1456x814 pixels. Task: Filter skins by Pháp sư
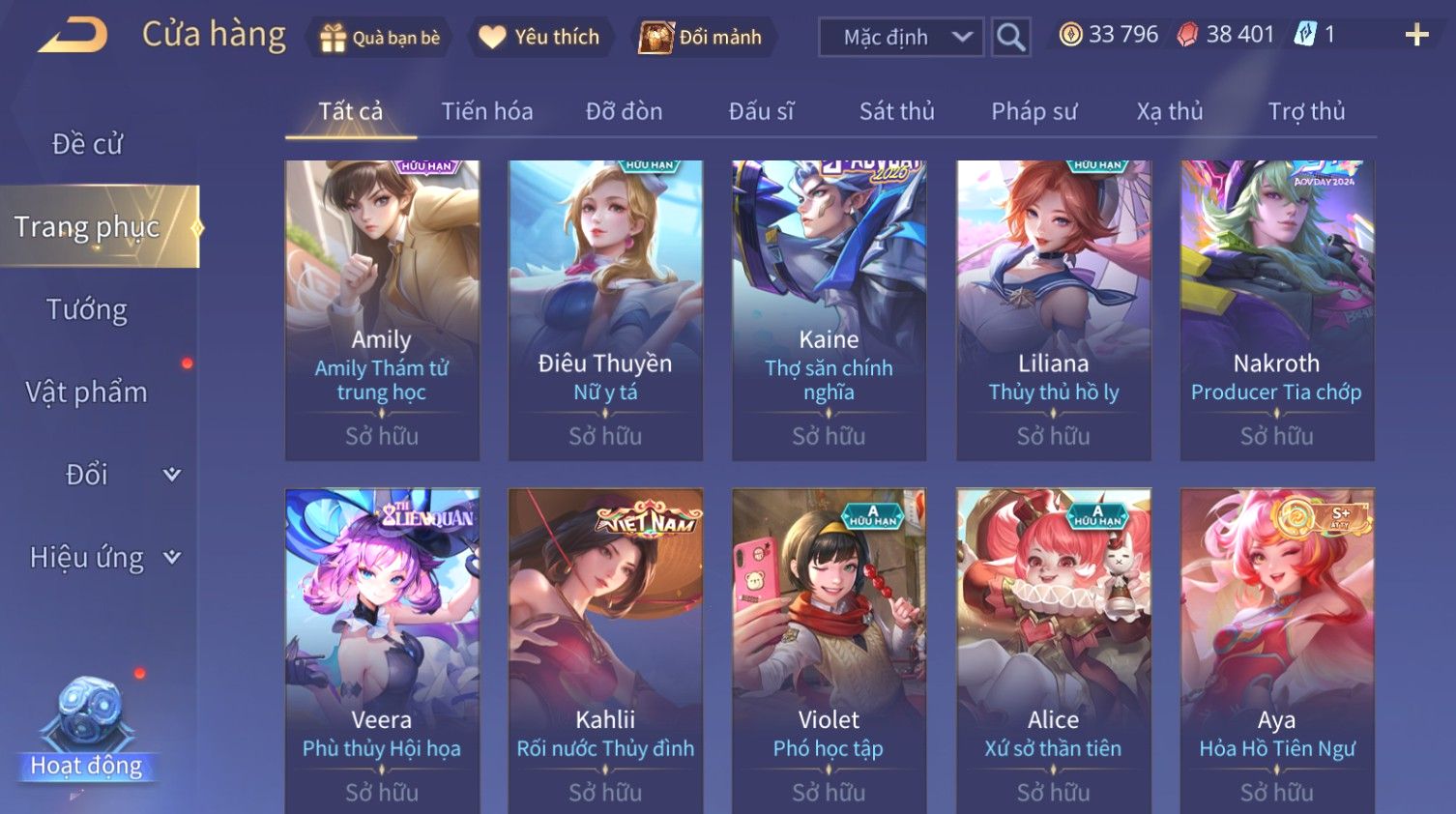point(1034,112)
